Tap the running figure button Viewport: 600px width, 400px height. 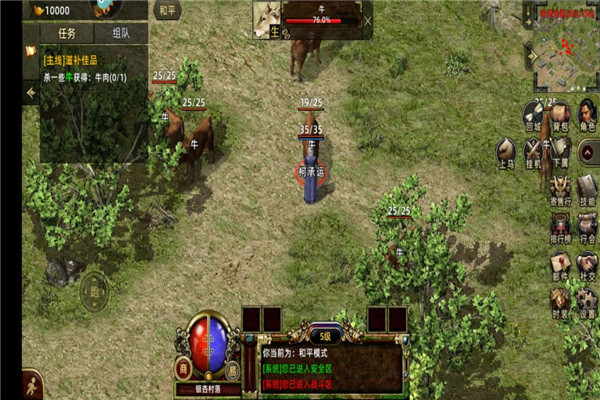pyautogui.click(x=32, y=384)
